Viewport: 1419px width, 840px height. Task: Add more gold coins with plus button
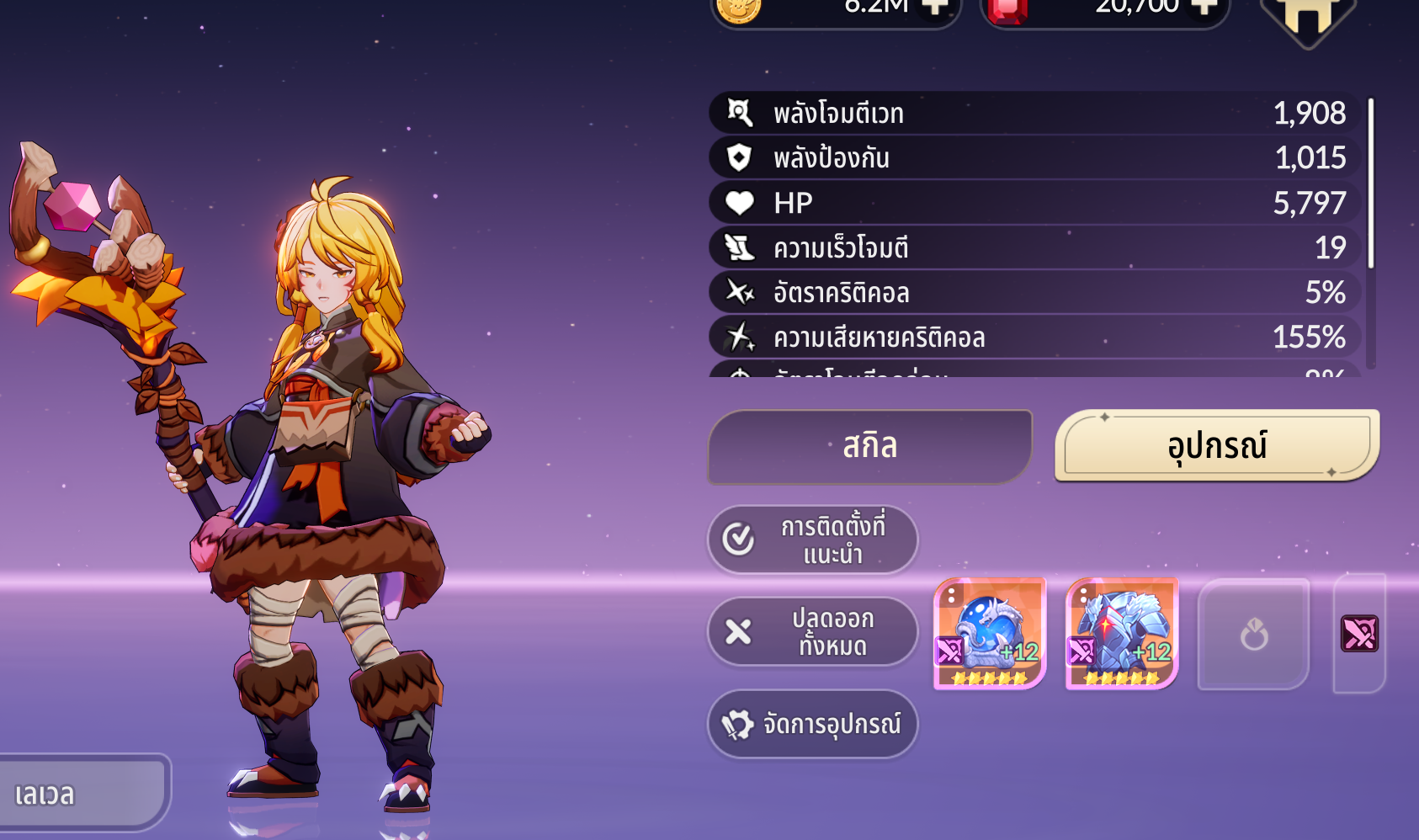pos(935,8)
